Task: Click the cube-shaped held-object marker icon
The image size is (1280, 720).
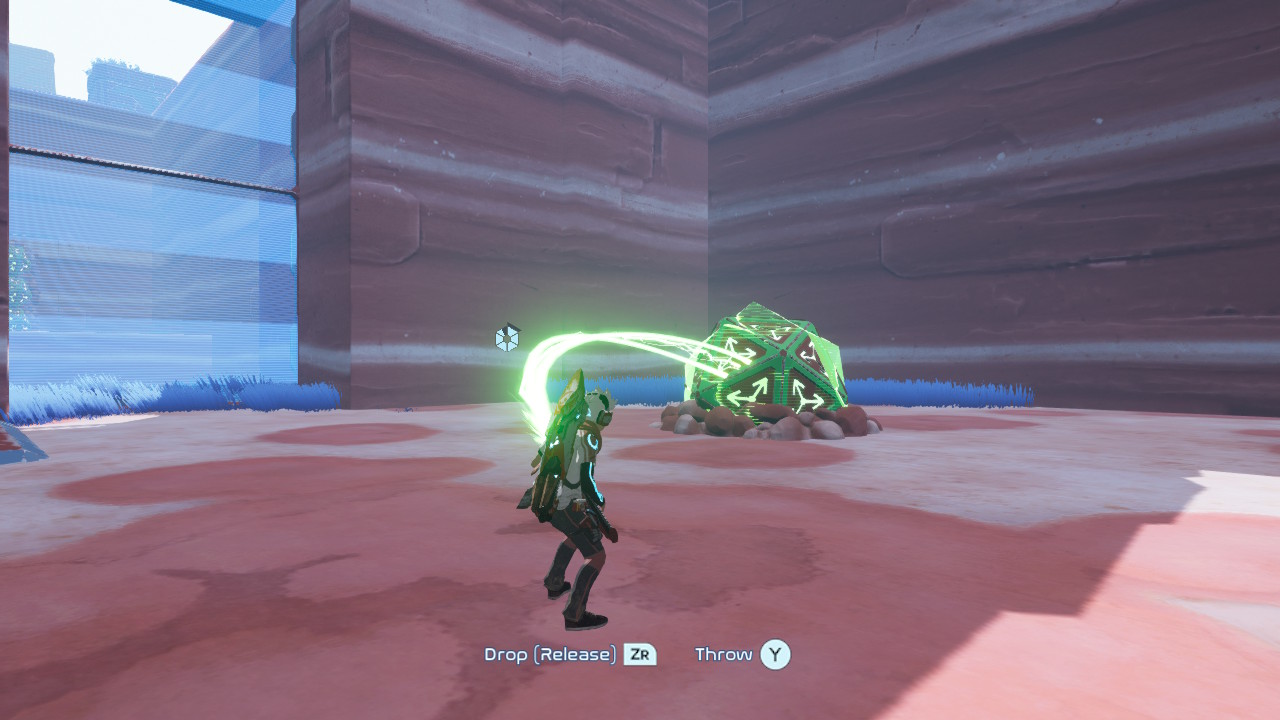Action: (508, 338)
